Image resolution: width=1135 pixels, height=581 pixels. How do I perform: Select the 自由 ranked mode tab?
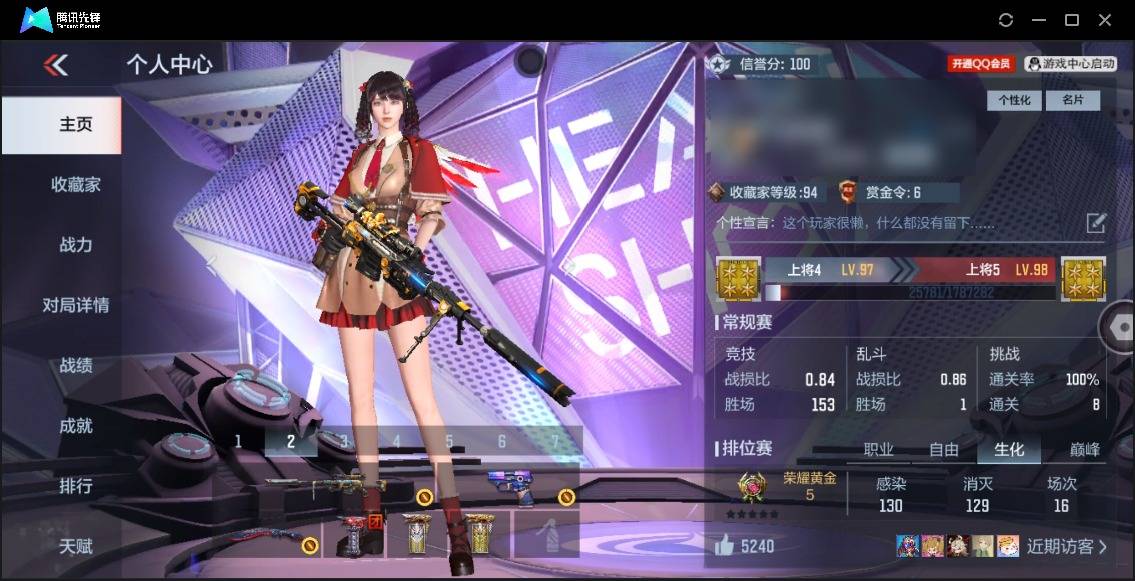[x=943, y=450]
